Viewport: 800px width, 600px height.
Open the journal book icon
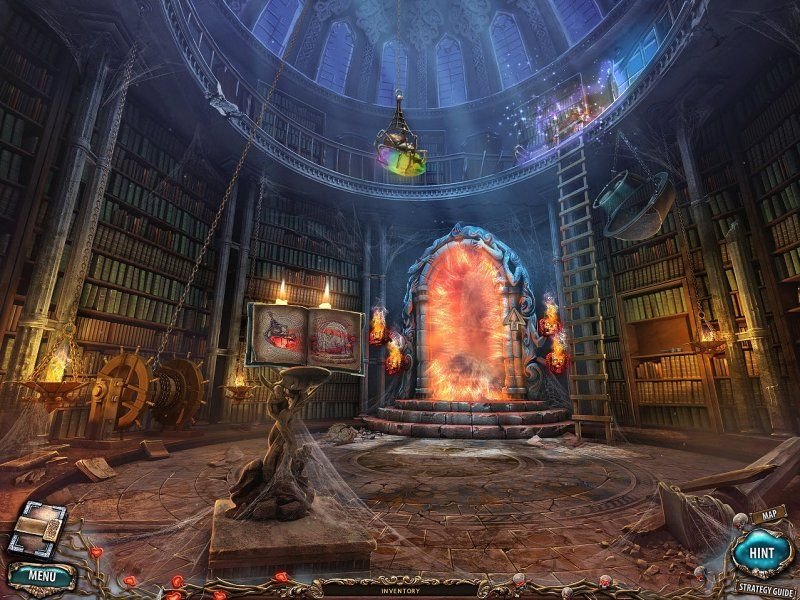(x=36, y=529)
